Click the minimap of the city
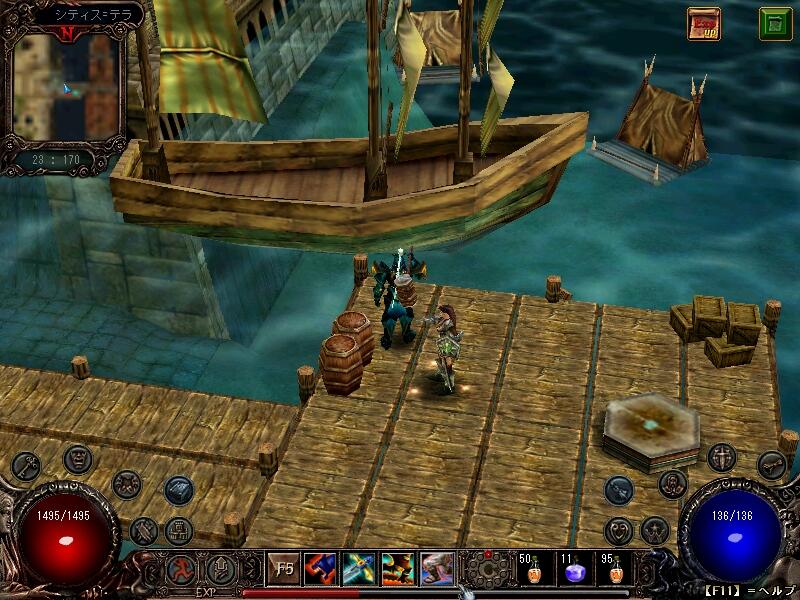 (x=66, y=87)
